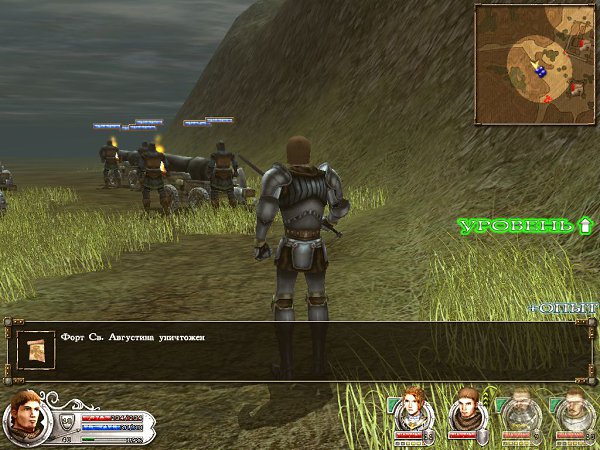Click the shield icon beside the hero portrait
Viewport: 600px width, 450px height.
[x=68, y=419]
